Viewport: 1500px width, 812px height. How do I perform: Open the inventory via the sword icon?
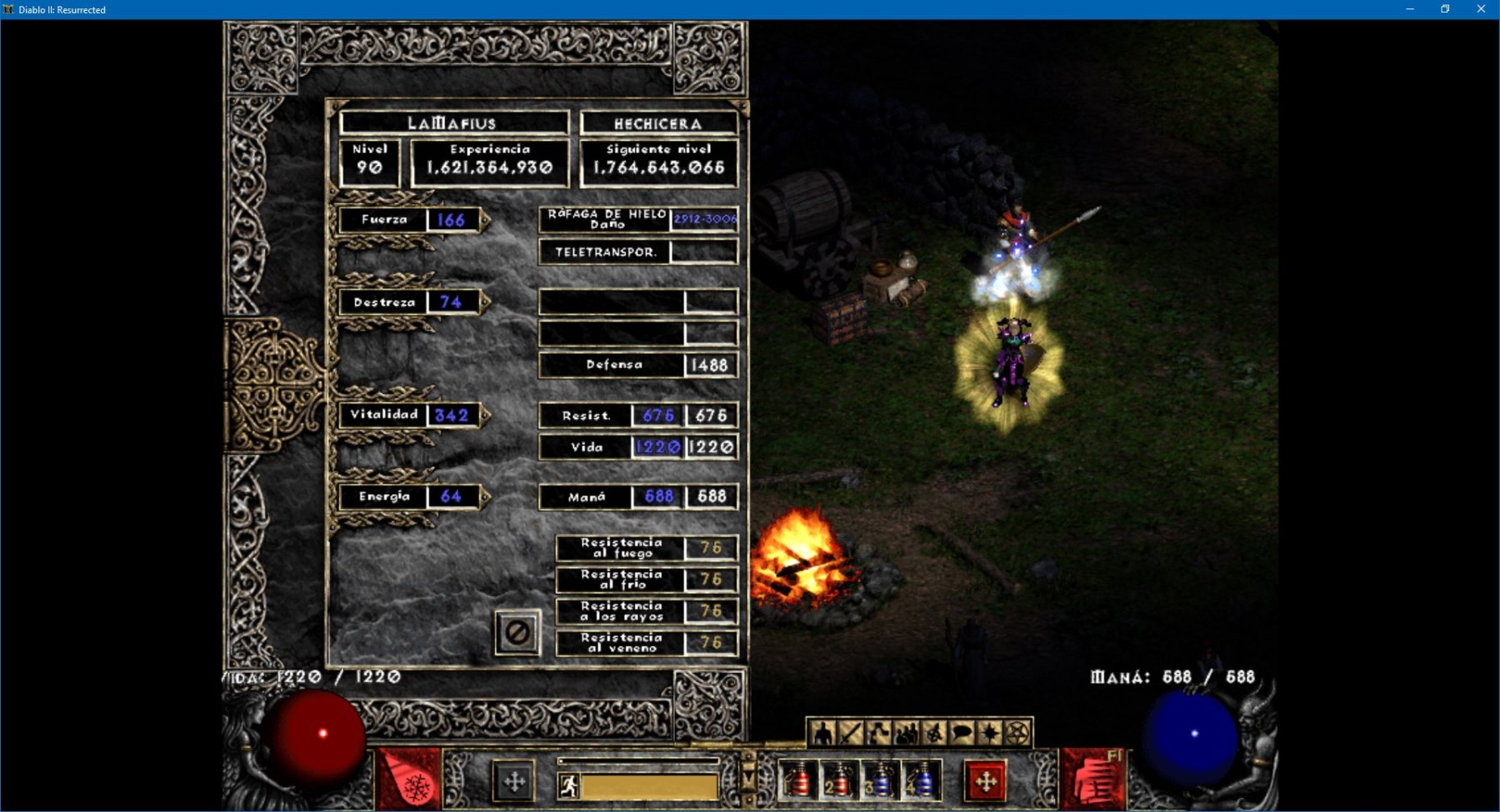851,733
